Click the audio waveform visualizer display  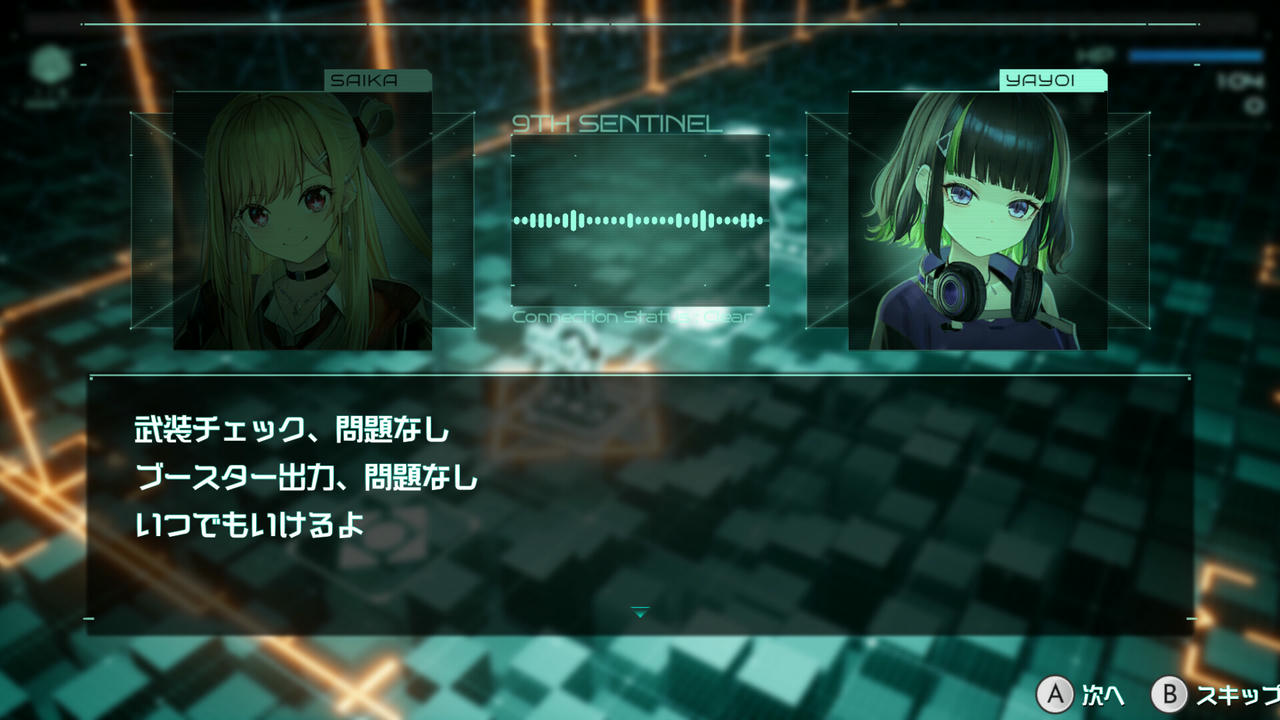(638, 220)
